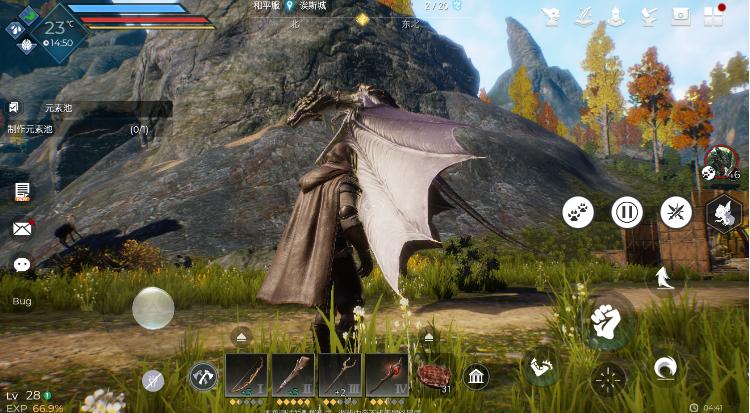Screen dimensions: 750x413
Task: Open the dragon pet portrait
Action: pyautogui.click(x=720, y=164)
